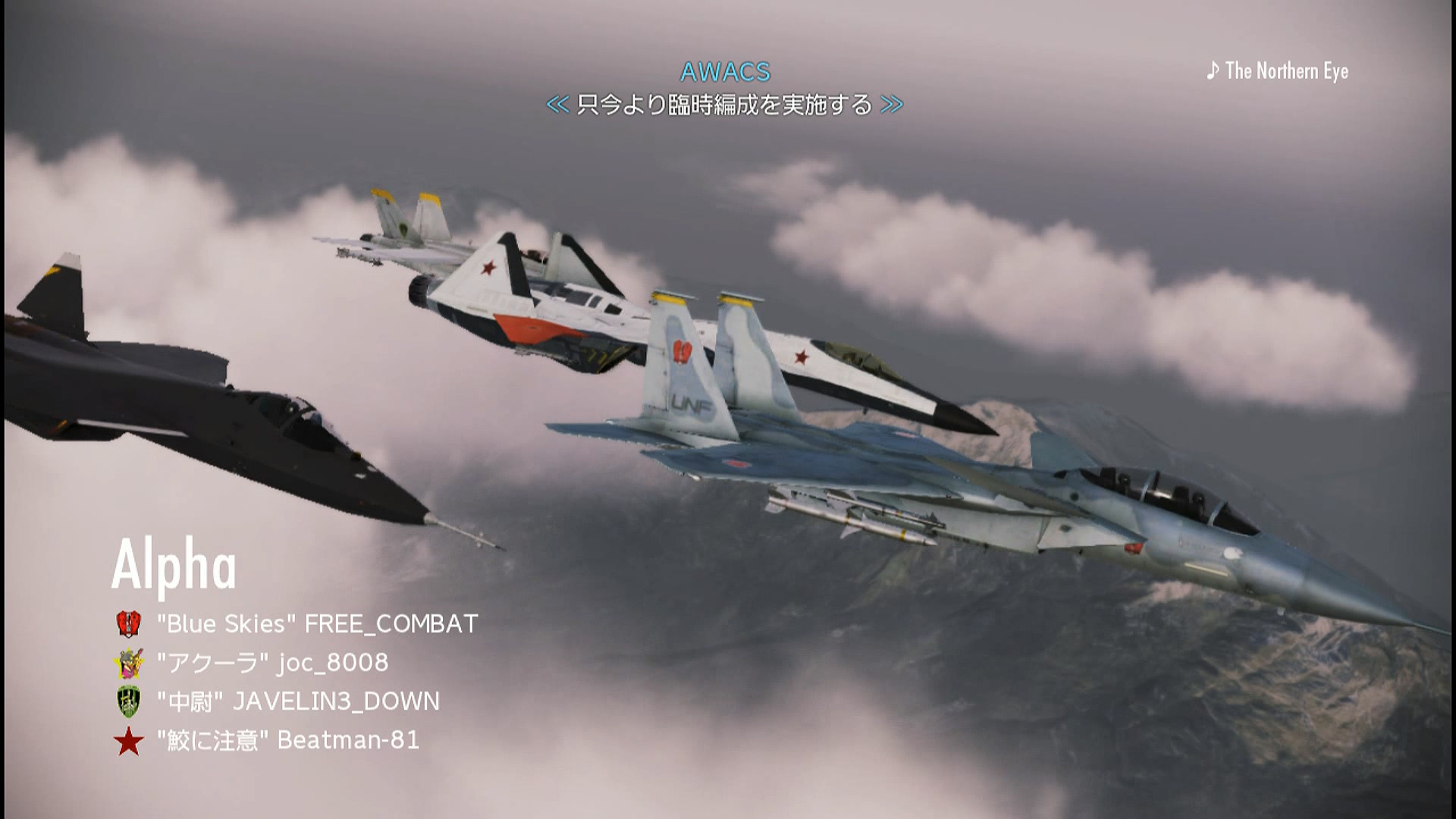Choose the JAVELIN3_DOWN roster row
1456x819 pixels.
[x=298, y=701]
